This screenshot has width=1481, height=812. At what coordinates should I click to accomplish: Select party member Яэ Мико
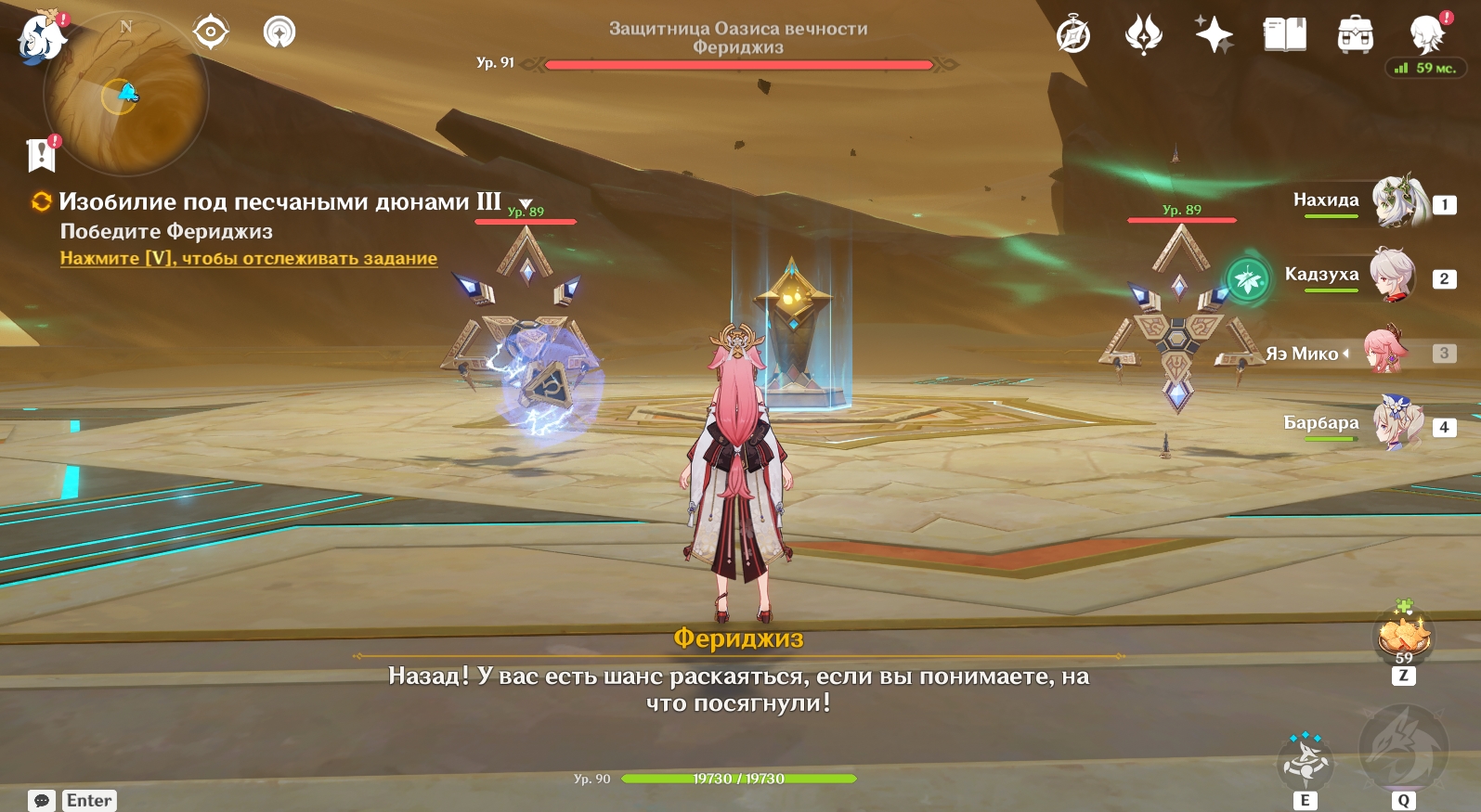click(x=1385, y=352)
